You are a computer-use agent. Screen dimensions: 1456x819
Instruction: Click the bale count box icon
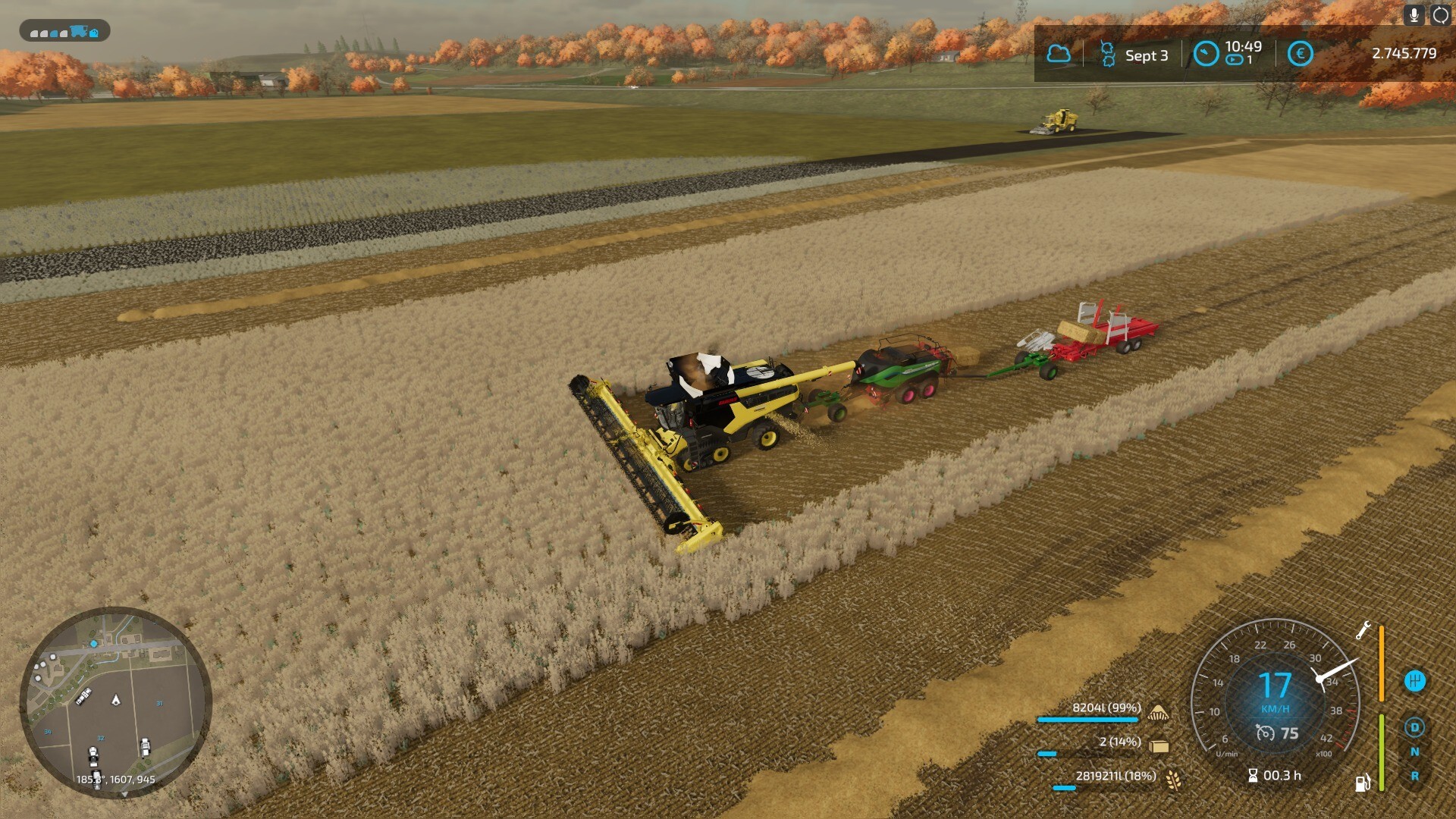[1158, 746]
